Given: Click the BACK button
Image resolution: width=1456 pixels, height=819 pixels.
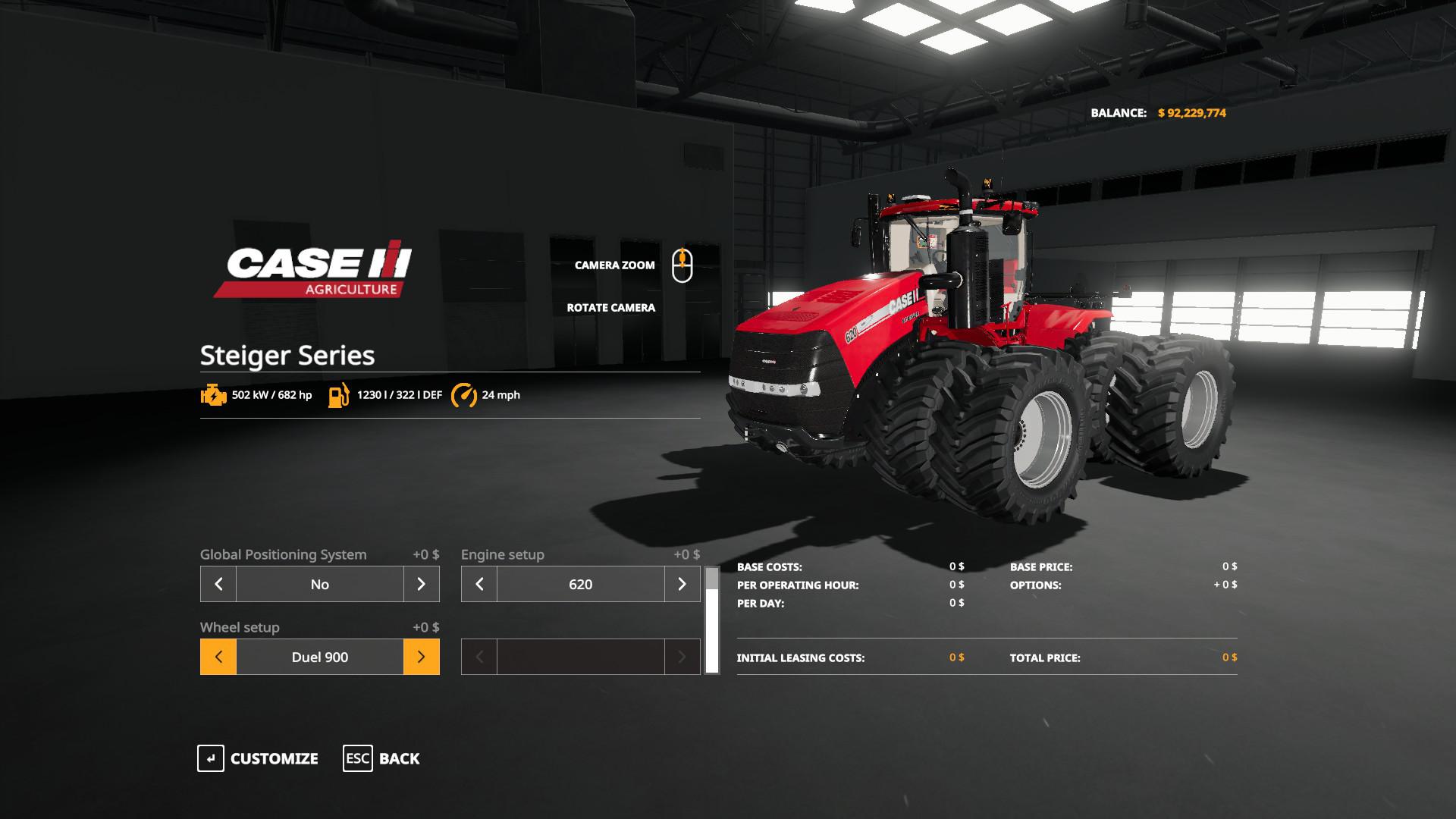Looking at the screenshot, I should pos(400,758).
